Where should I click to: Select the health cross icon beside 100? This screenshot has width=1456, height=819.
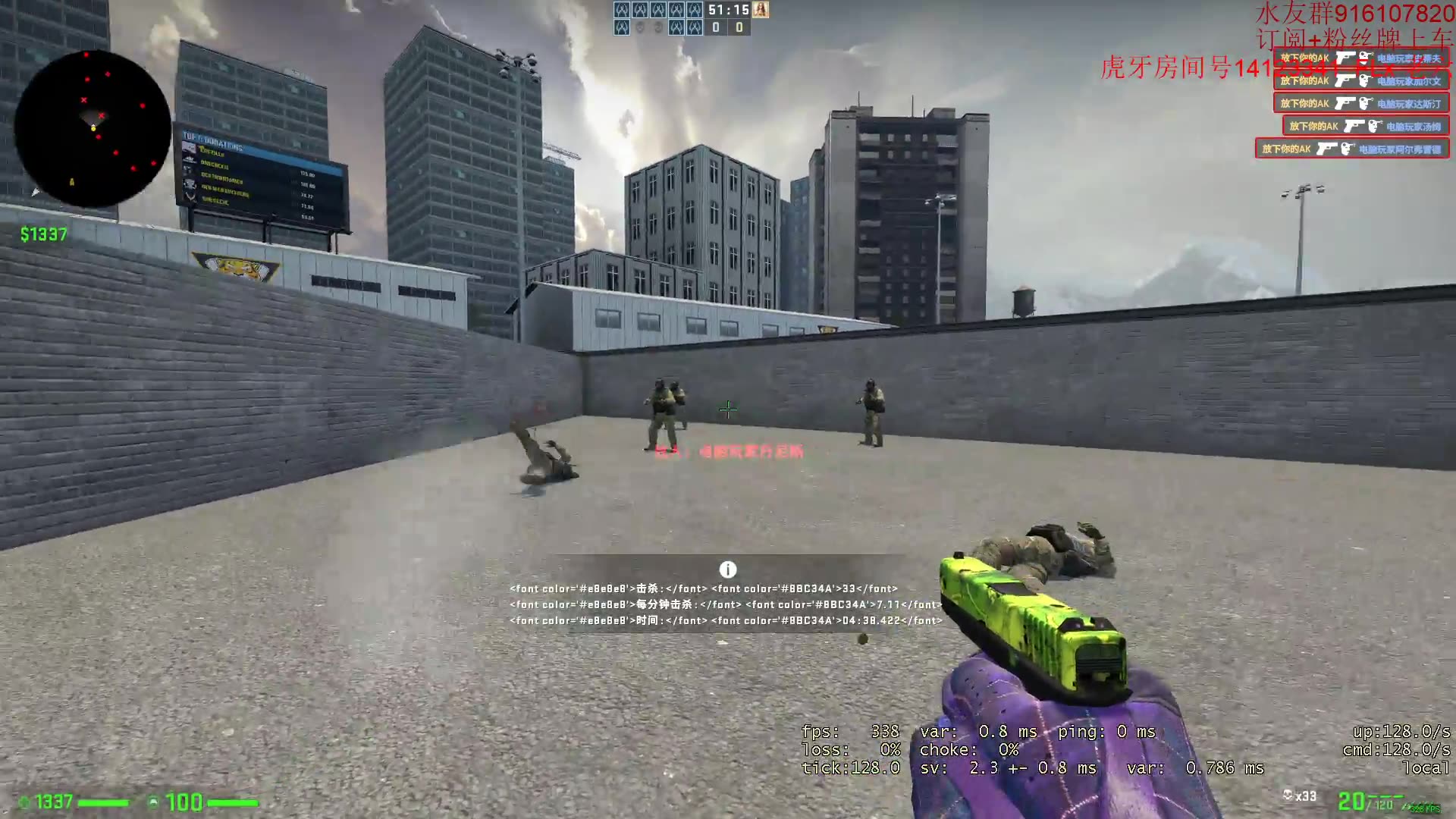point(152,802)
